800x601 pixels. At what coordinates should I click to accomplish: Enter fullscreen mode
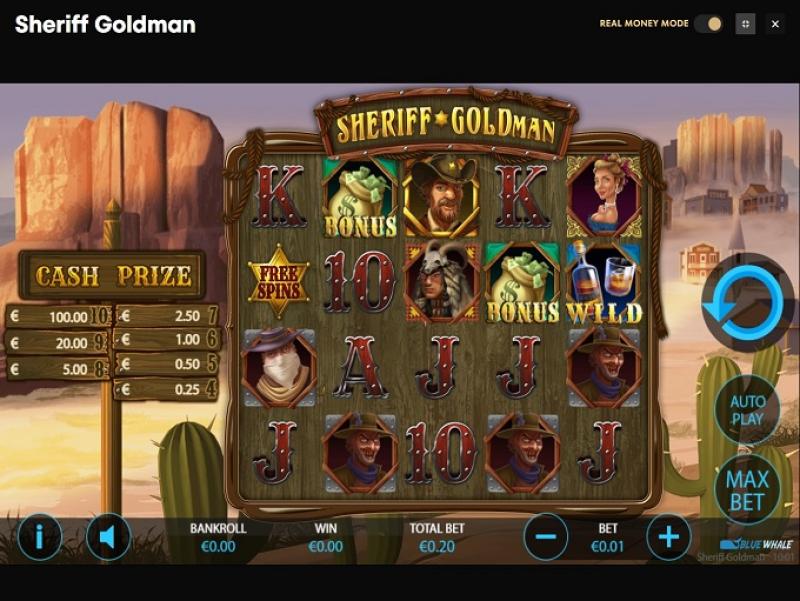(x=745, y=24)
